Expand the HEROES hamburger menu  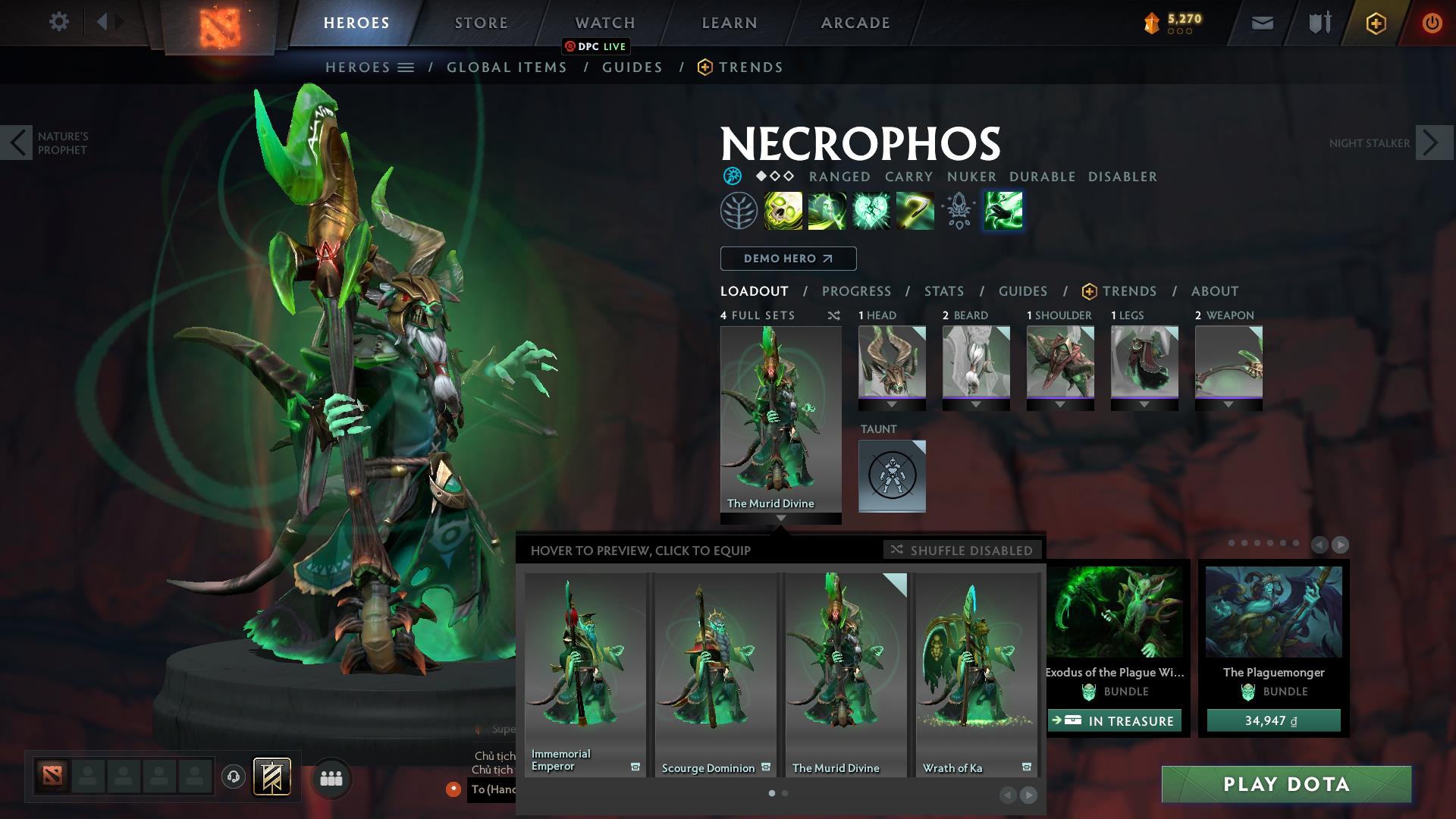407,67
